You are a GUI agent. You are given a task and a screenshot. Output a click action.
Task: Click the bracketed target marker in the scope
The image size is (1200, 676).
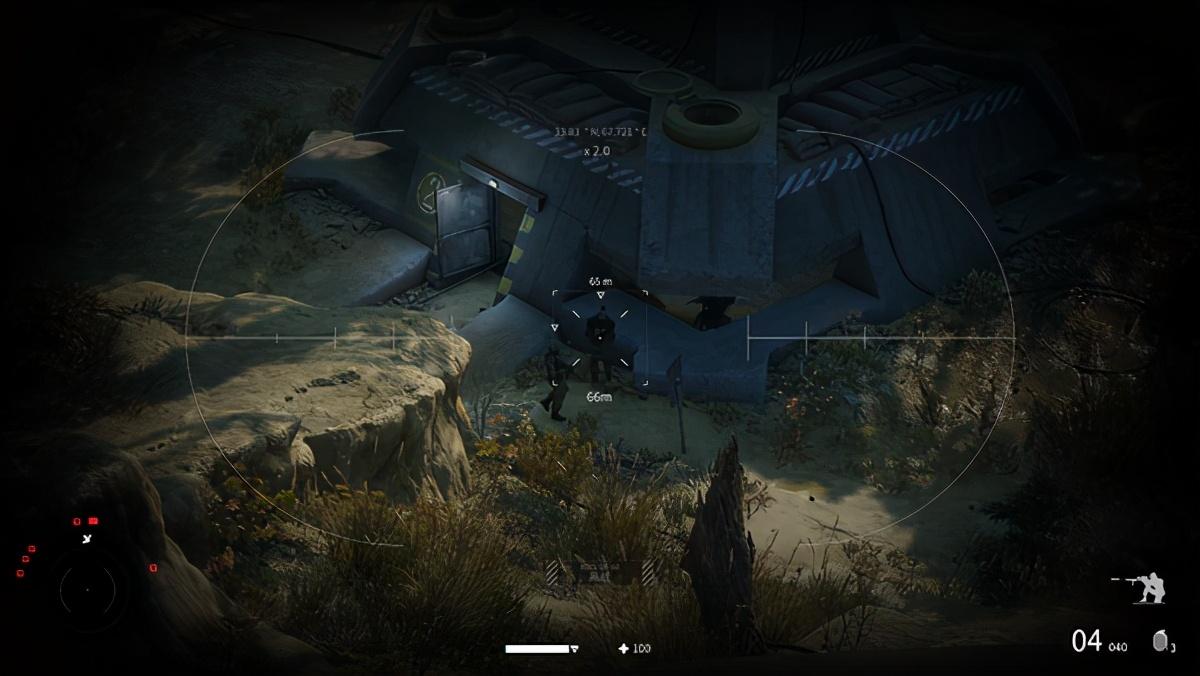pyautogui.click(x=600, y=338)
